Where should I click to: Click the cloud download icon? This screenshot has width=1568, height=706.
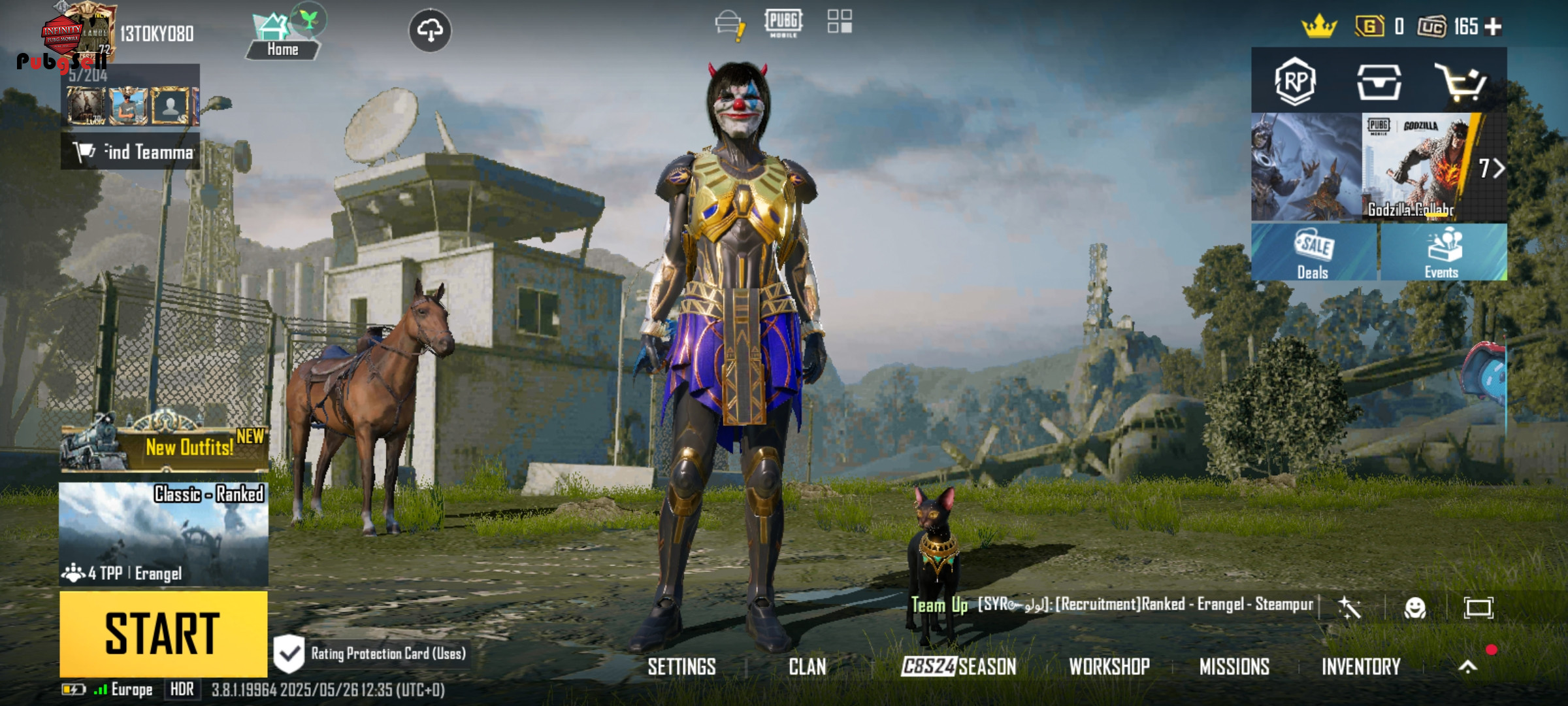pos(429,30)
